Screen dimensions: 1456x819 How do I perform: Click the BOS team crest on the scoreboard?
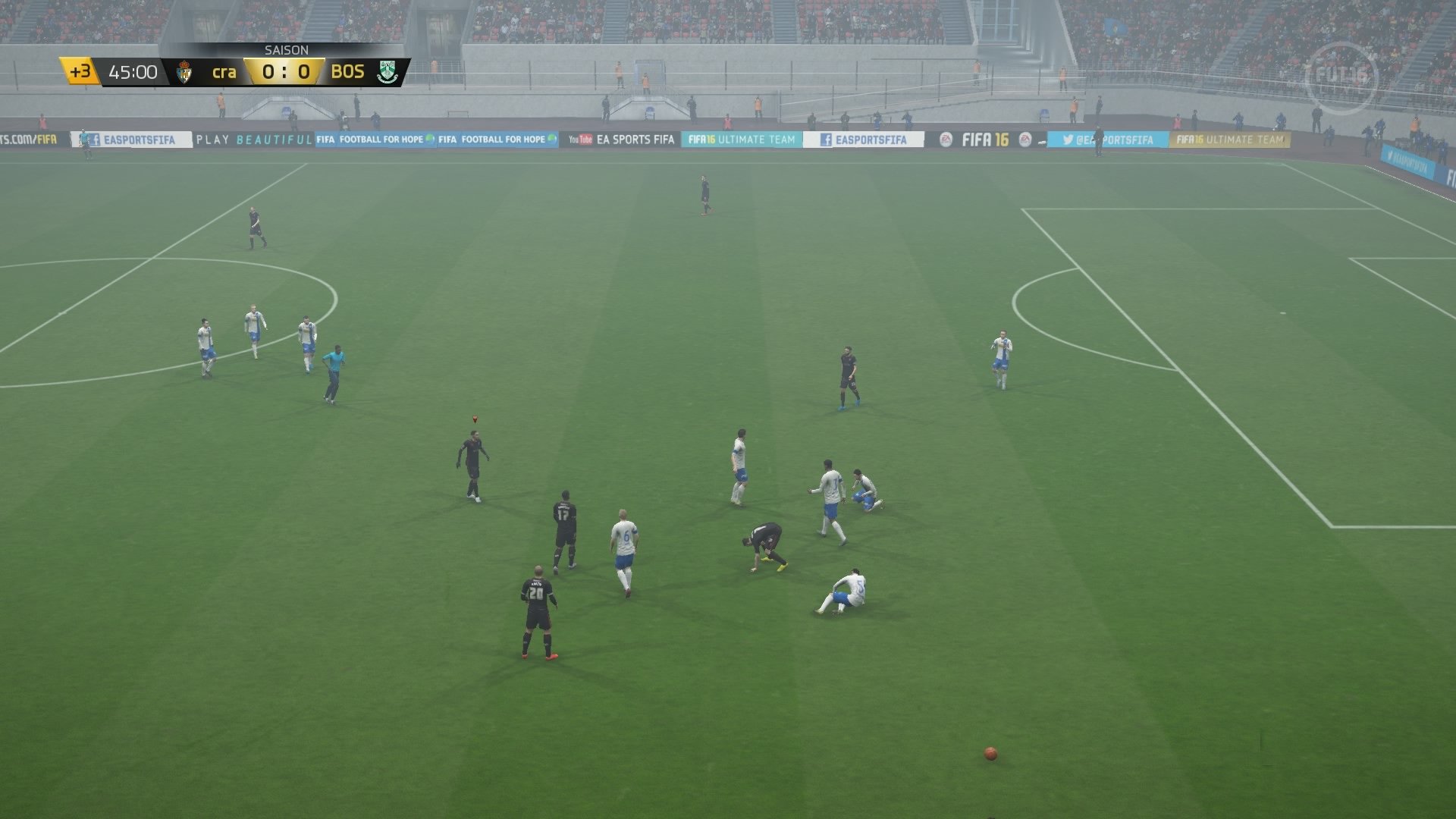pos(387,71)
